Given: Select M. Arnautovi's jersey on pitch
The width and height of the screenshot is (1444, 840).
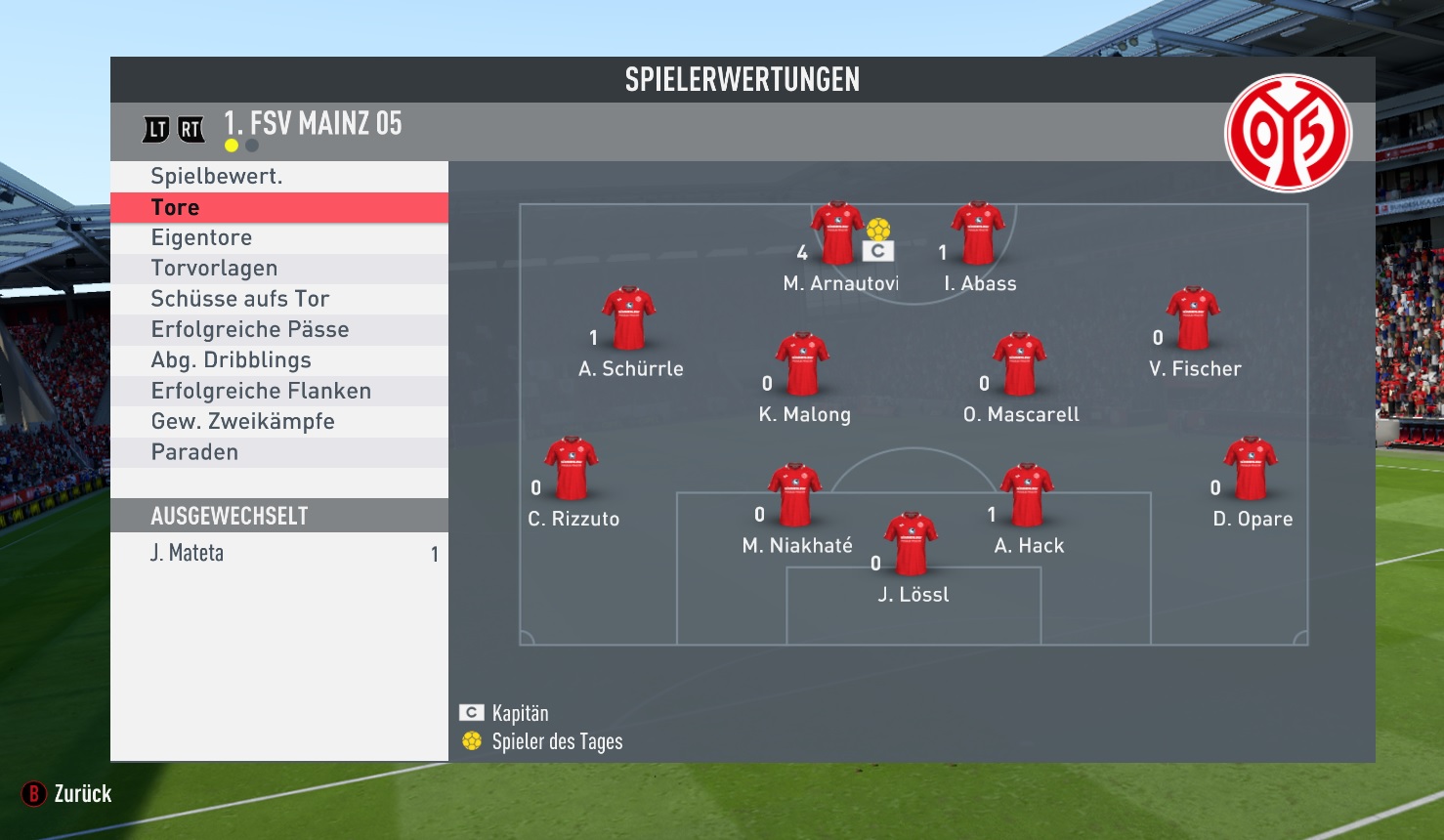Looking at the screenshot, I should [x=837, y=234].
